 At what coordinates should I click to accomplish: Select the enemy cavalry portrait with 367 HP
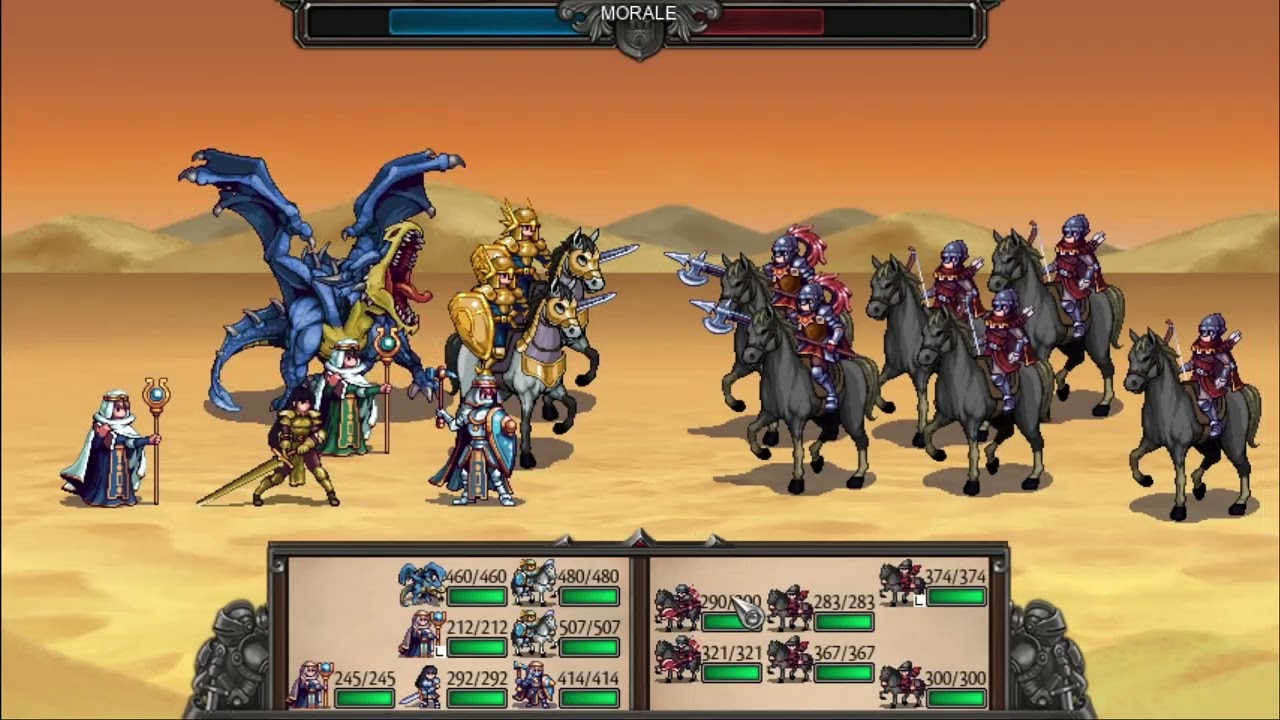pyautogui.click(x=789, y=660)
